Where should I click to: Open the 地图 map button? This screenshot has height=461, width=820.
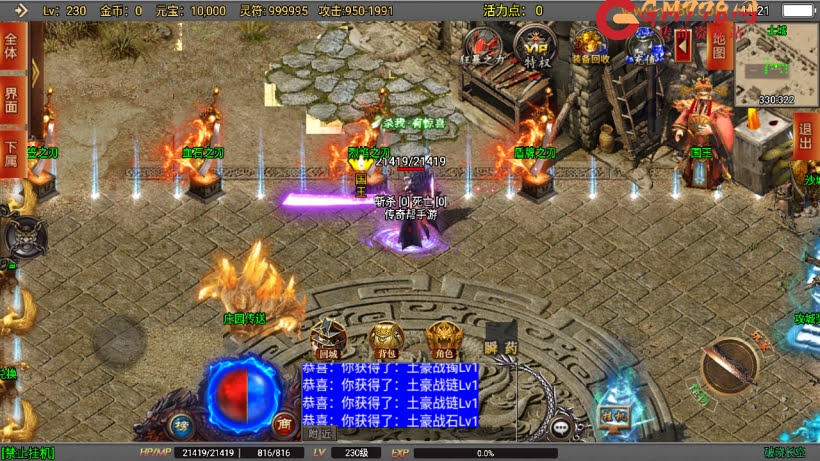[716, 42]
